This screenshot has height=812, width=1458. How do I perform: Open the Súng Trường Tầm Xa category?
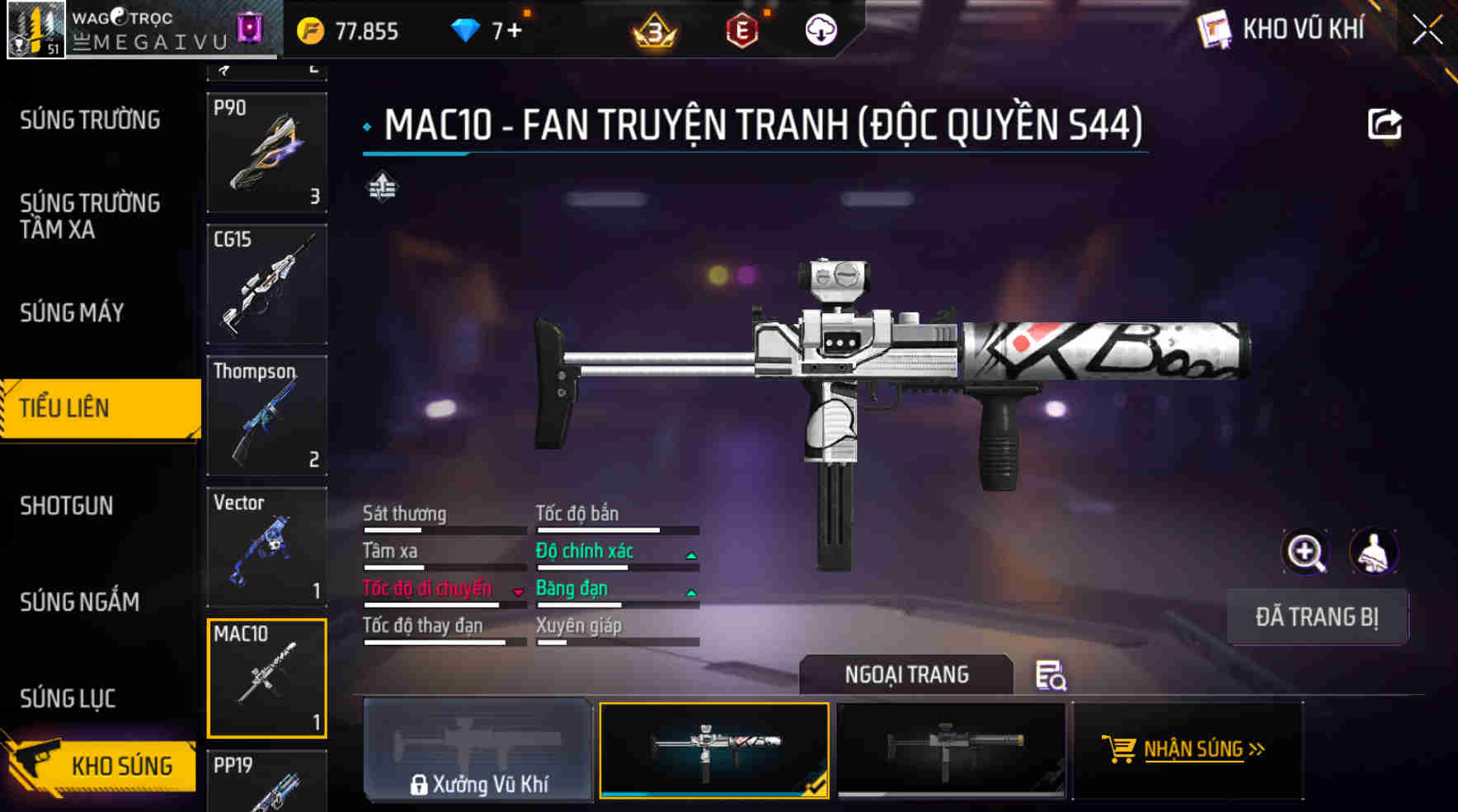(x=90, y=216)
